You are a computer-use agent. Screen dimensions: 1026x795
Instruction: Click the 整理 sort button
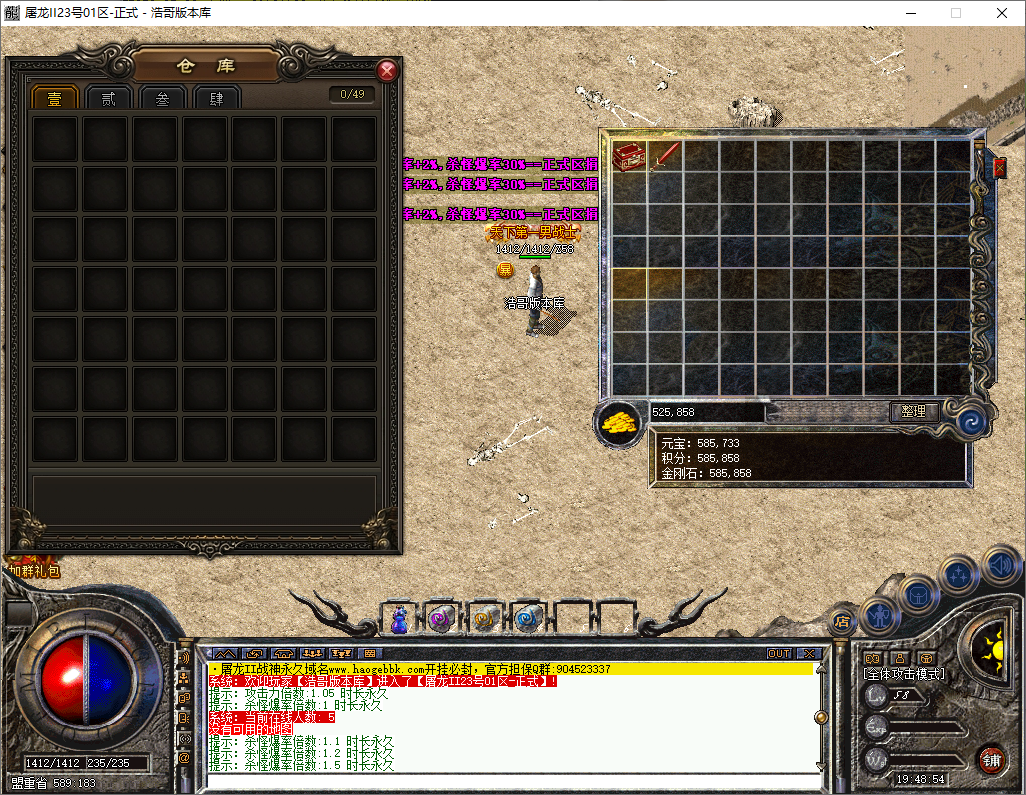point(914,411)
